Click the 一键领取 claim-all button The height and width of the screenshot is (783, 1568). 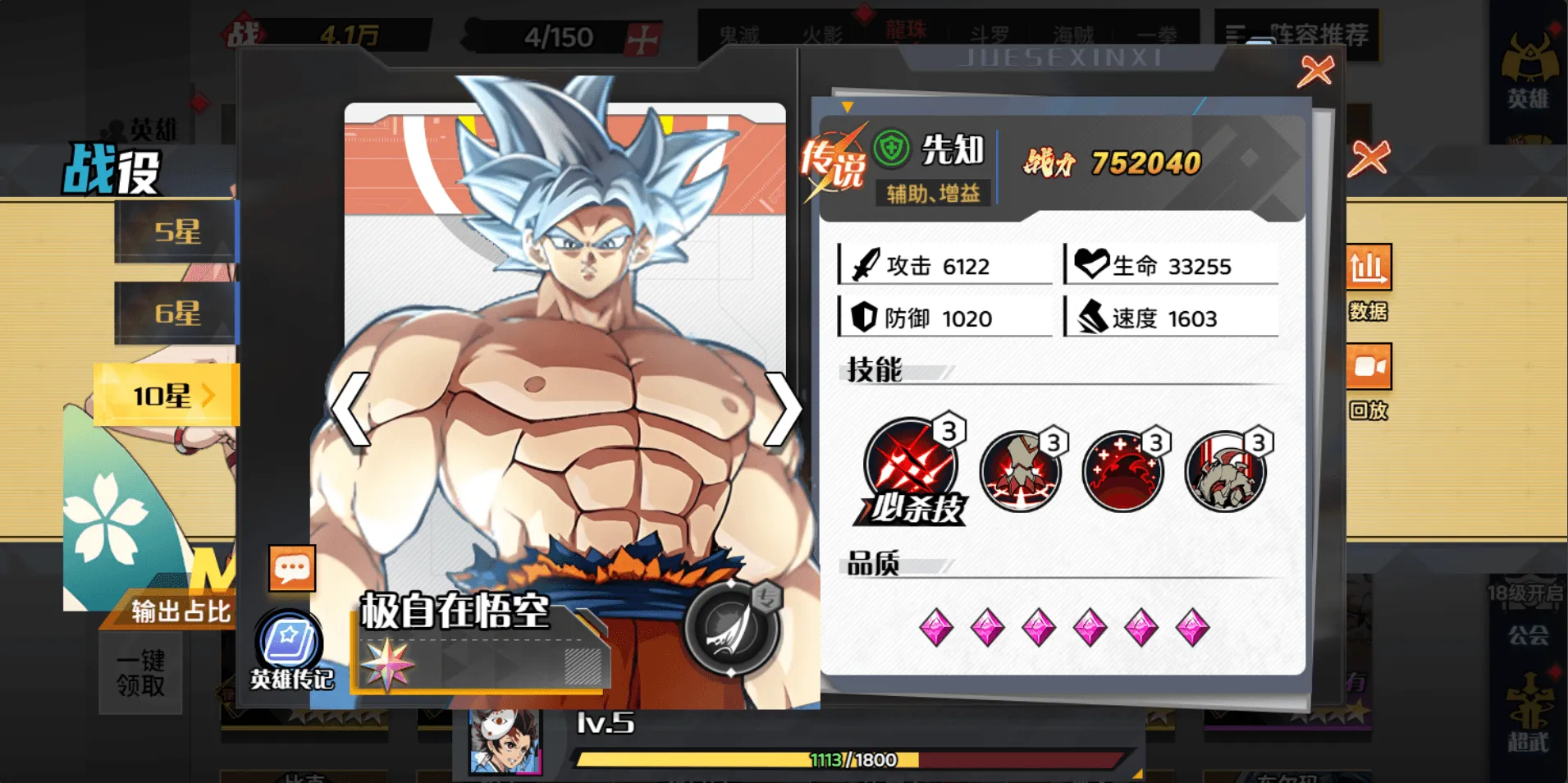pyautogui.click(x=140, y=673)
